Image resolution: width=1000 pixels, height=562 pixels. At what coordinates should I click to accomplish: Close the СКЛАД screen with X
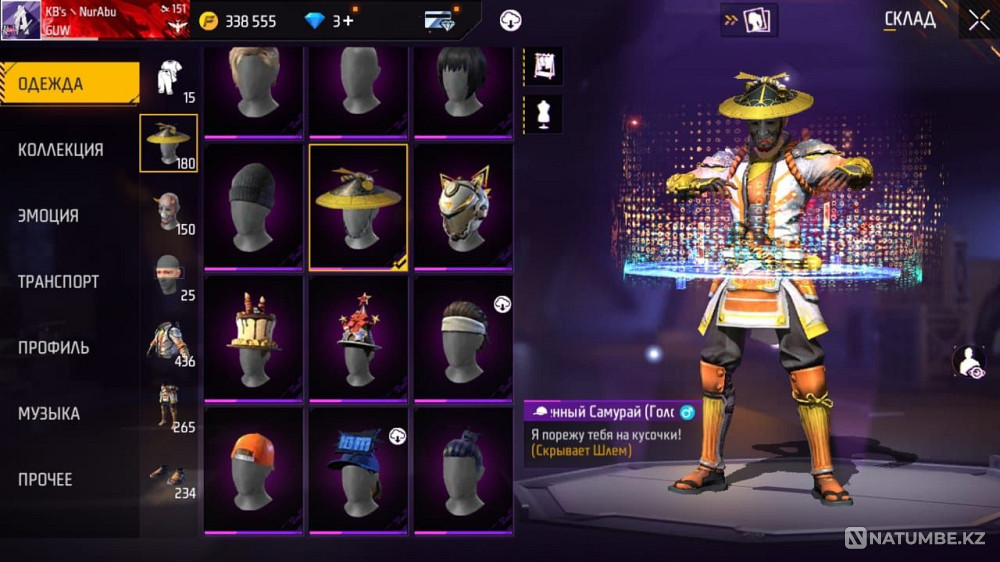coord(977,19)
